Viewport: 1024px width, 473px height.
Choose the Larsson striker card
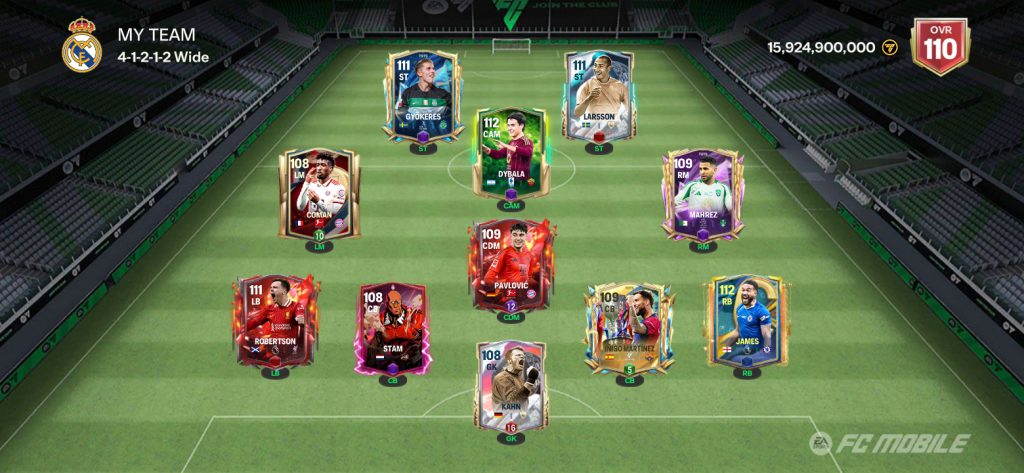[x=598, y=95]
